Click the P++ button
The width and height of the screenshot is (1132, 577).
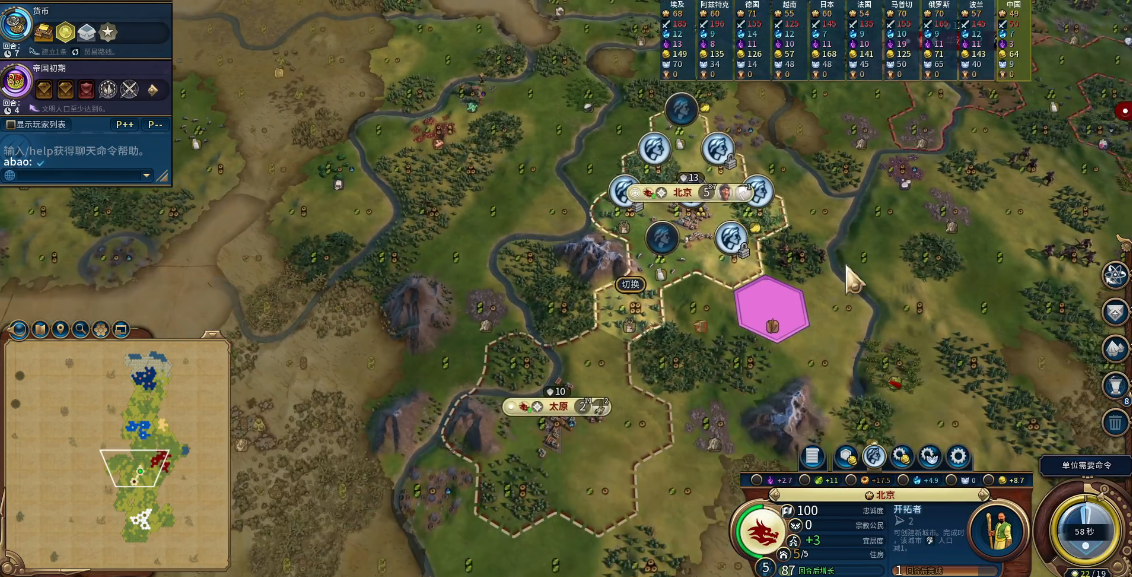tap(126, 125)
